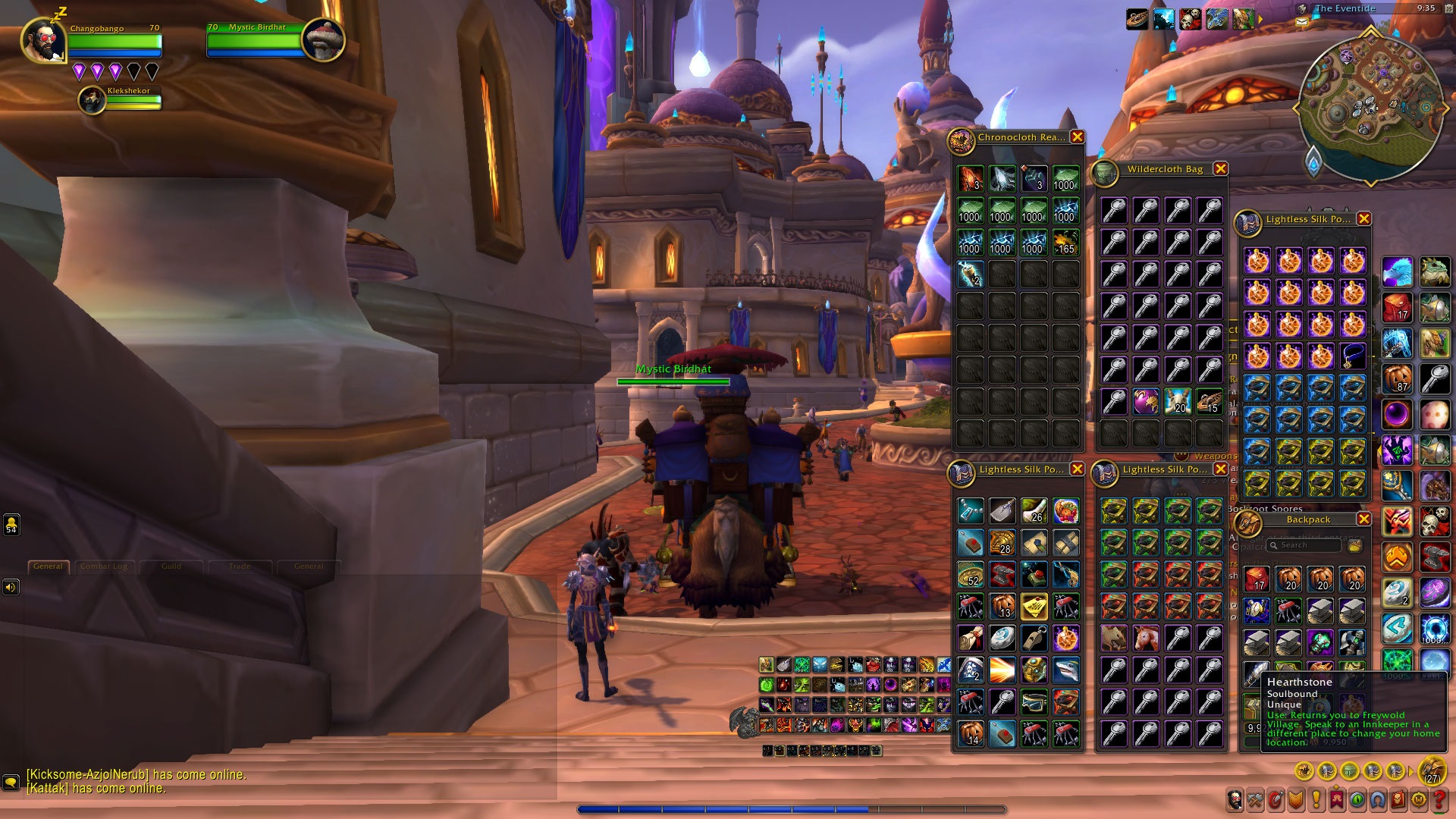This screenshot has width=1456, height=819.
Task: Close the Wildercloth Bag window
Action: pyautogui.click(x=1220, y=169)
